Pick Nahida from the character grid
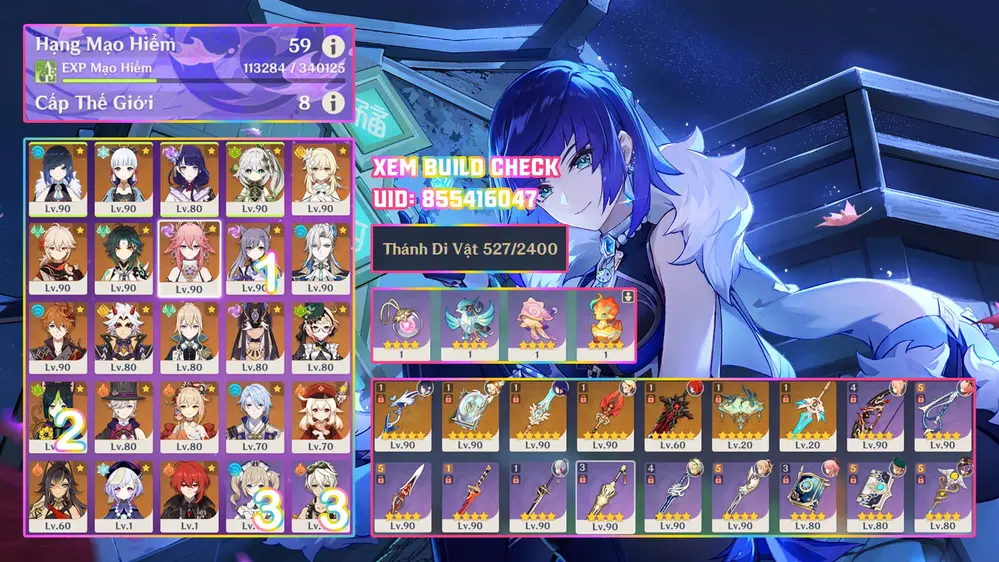The image size is (999, 562). pyautogui.click(x=254, y=177)
